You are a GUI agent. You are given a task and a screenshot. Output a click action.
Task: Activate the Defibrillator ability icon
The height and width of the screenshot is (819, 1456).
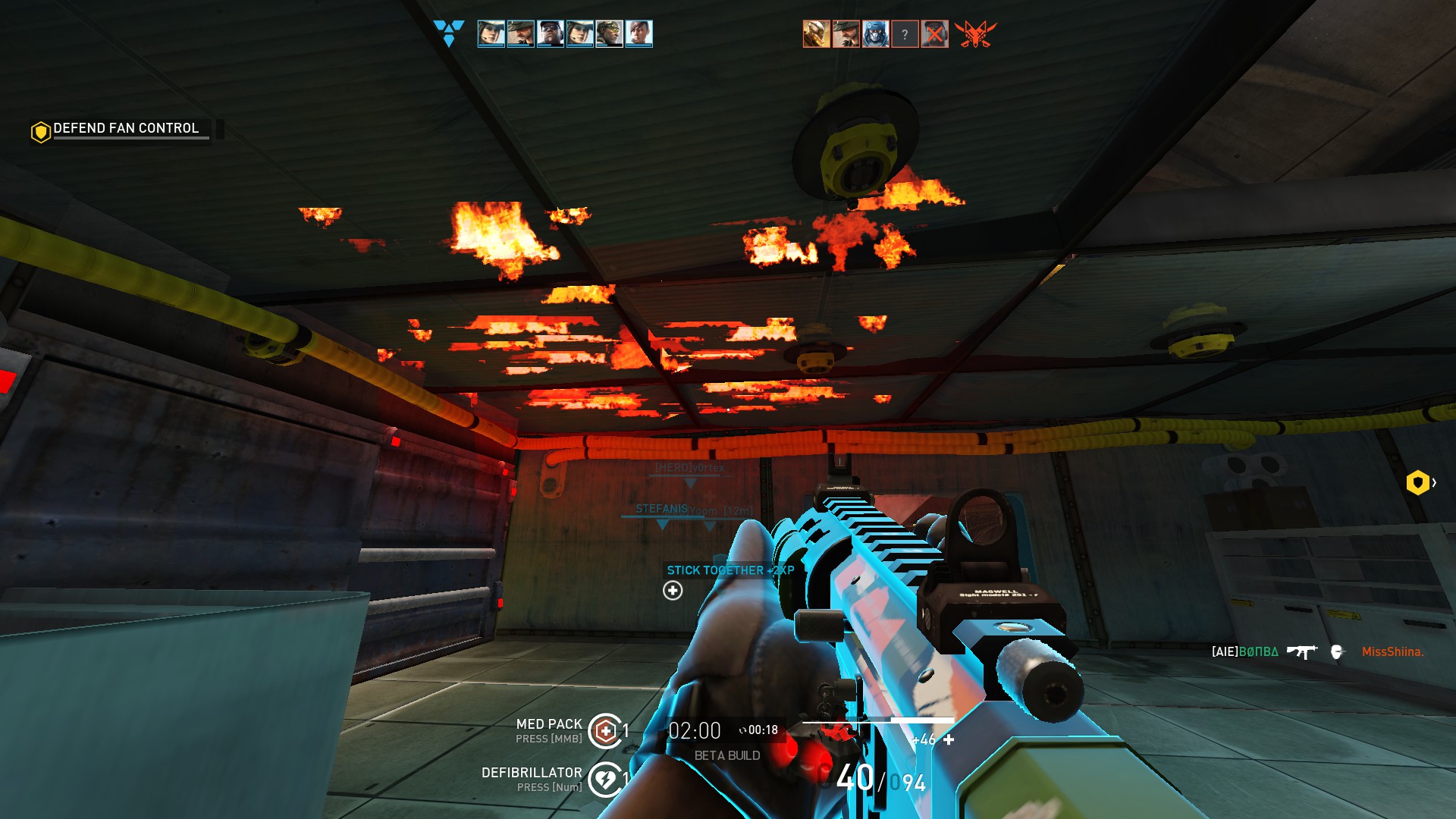(605, 779)
